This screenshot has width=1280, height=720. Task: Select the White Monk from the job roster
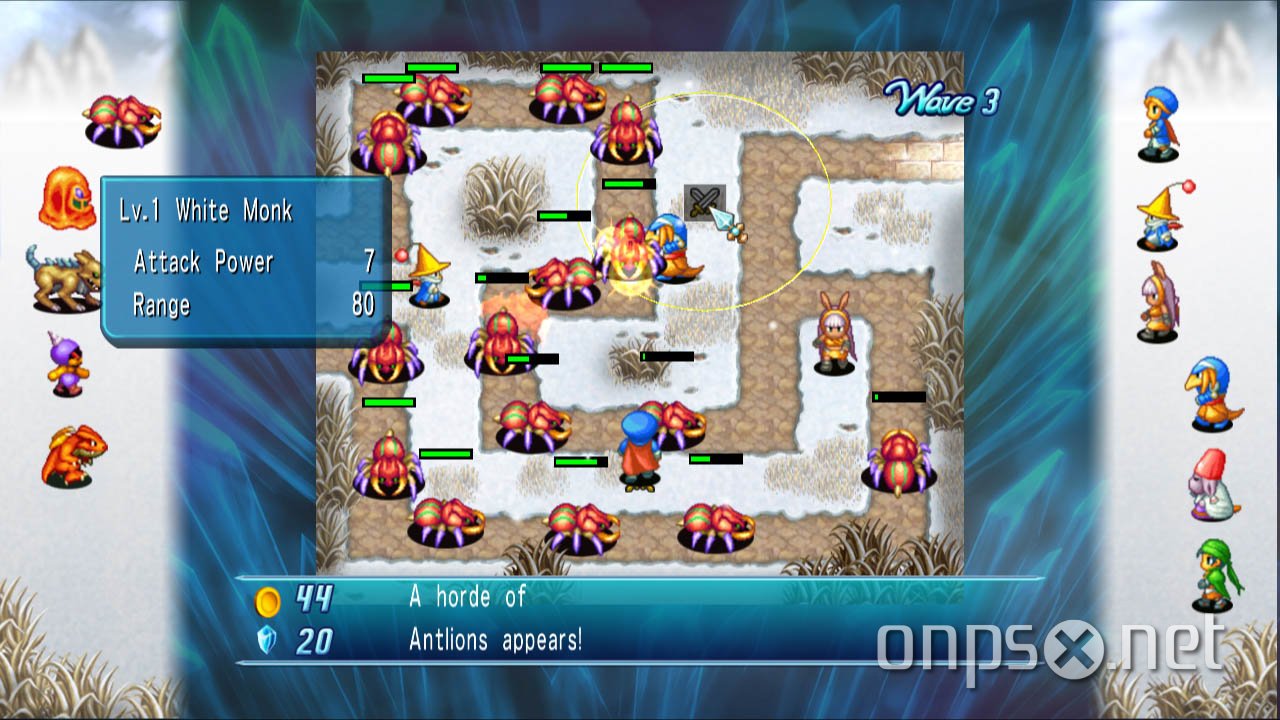click(x=1212, y=394)
